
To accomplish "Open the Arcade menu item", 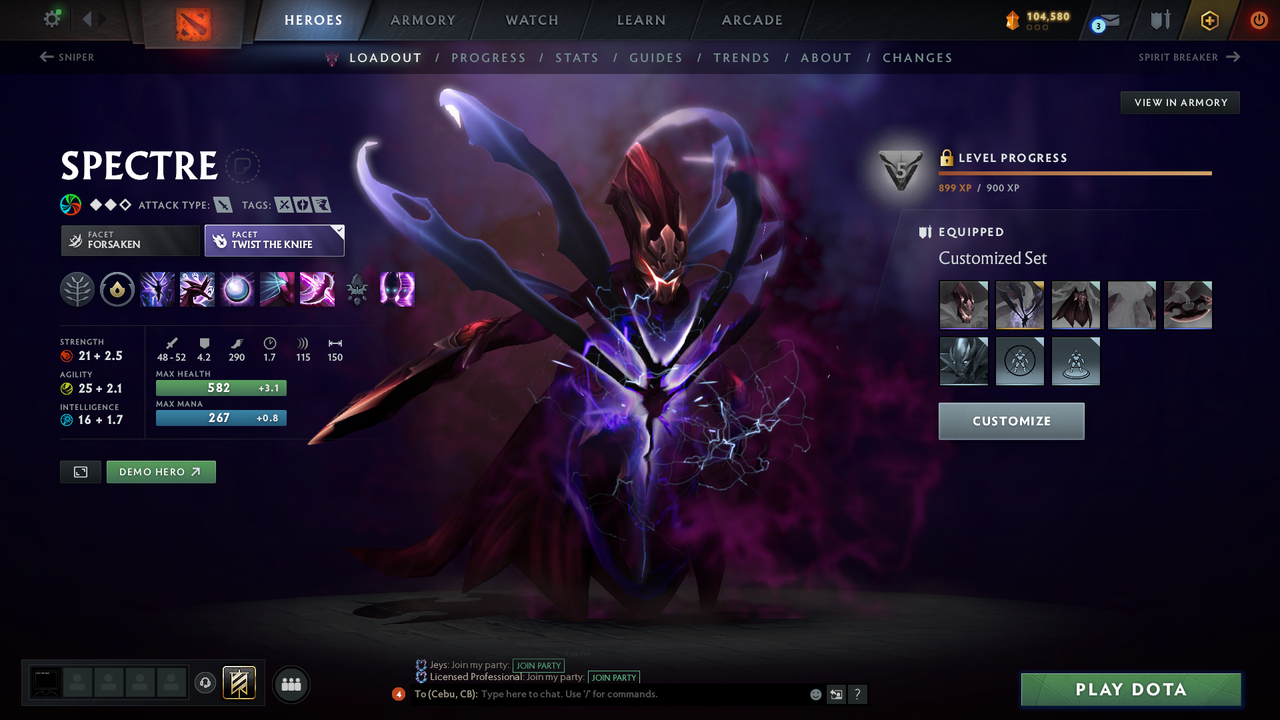I will pos(751,20).
